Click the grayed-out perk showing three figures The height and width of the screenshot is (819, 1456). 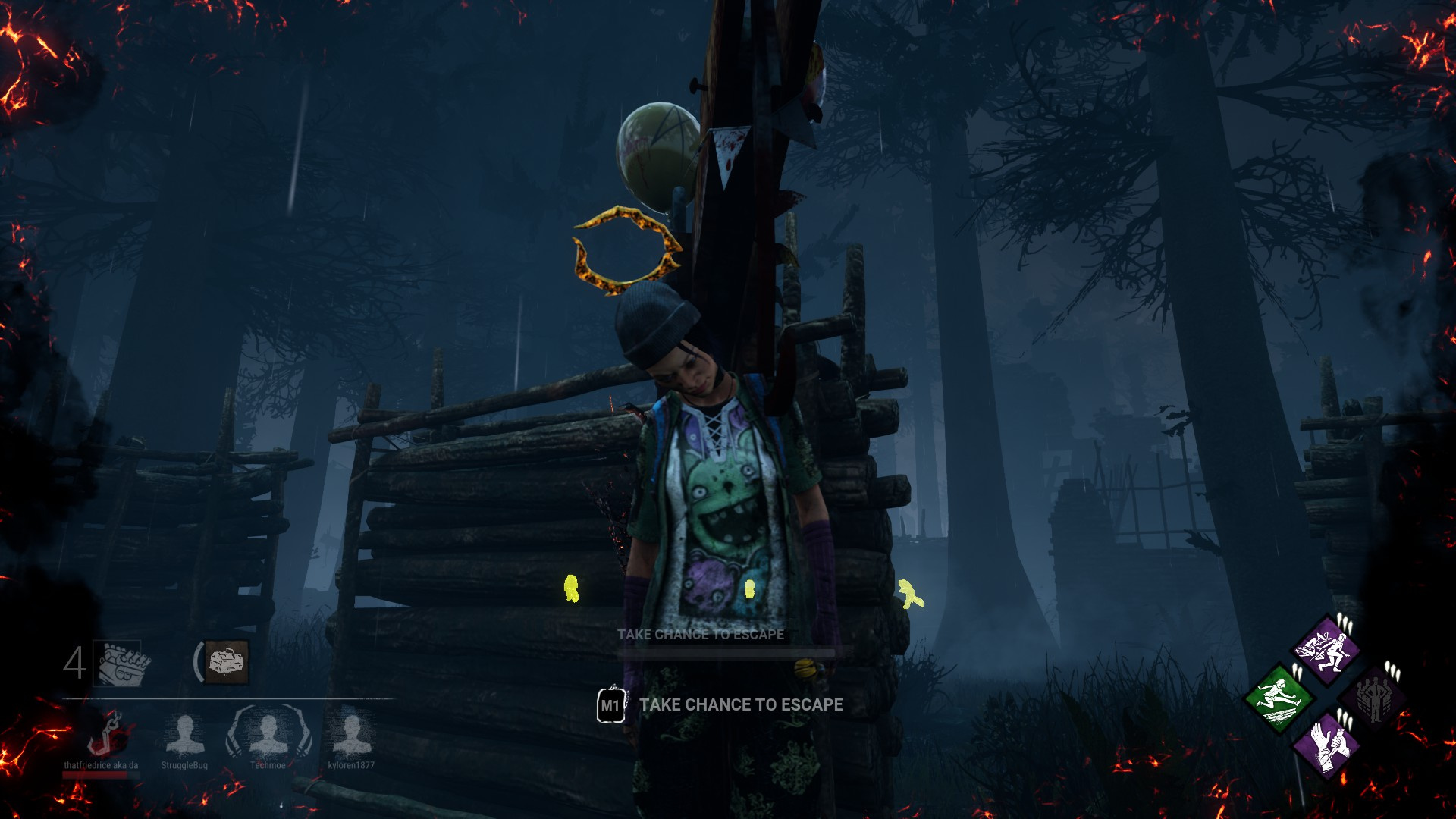tap(1374, 699)
